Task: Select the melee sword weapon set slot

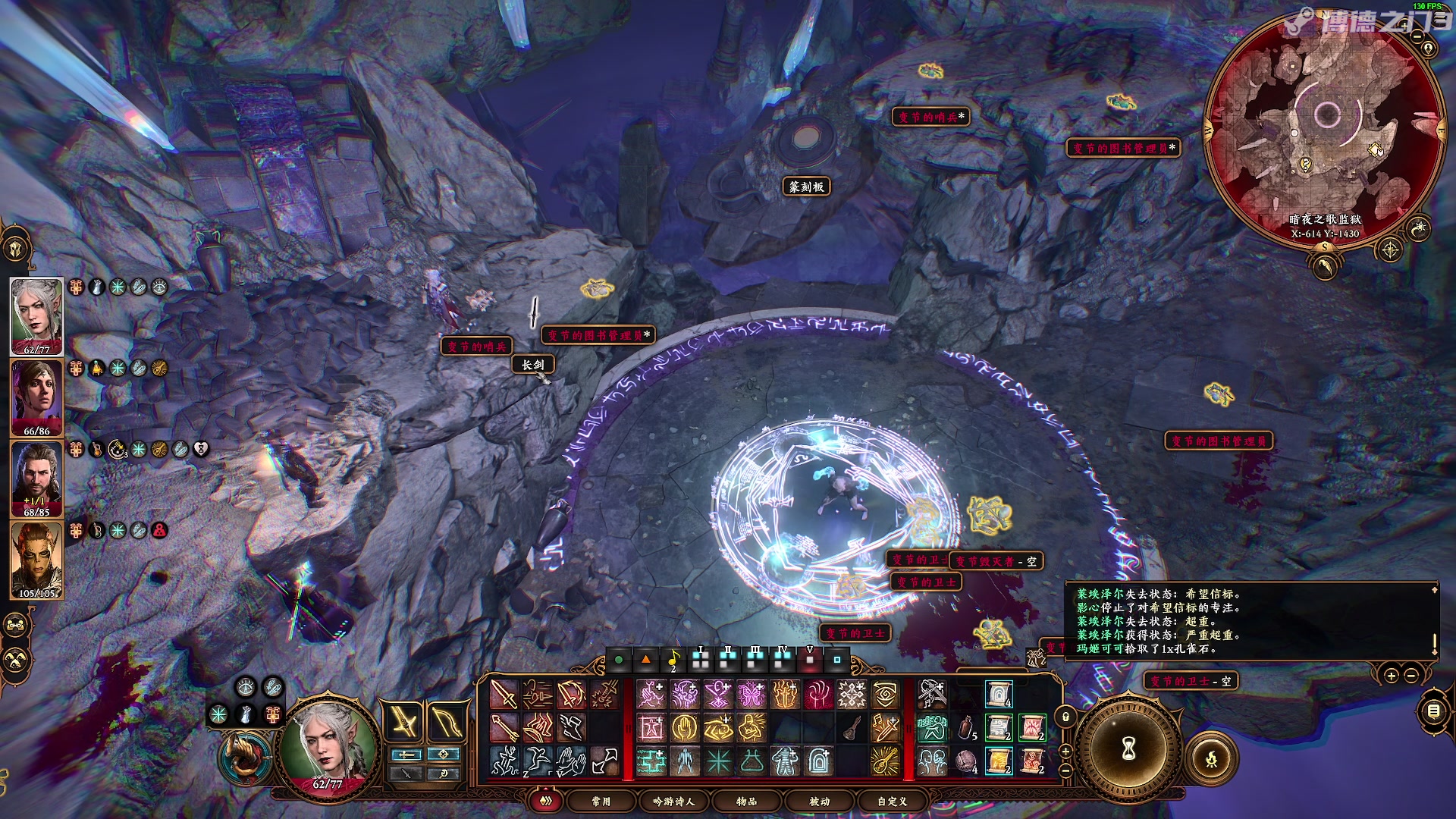Action: (404, 721)
